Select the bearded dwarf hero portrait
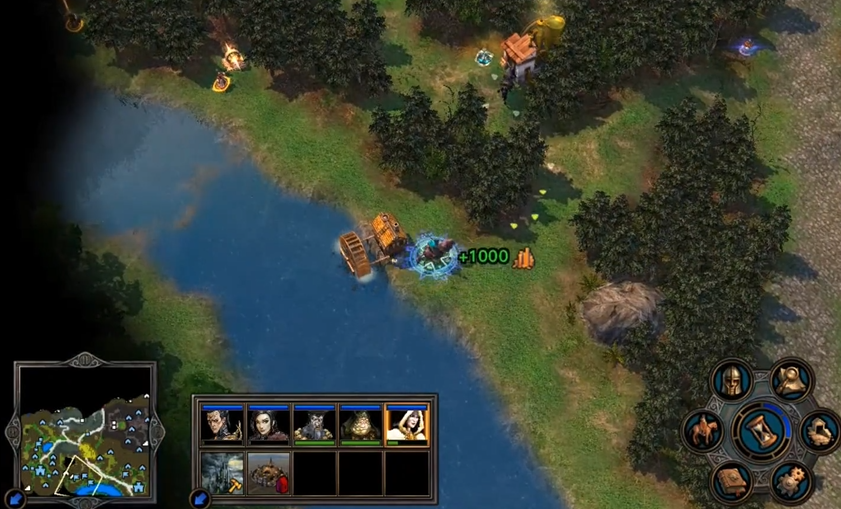The height and width of the screenshot is (509, 841). tap(314, 426)
